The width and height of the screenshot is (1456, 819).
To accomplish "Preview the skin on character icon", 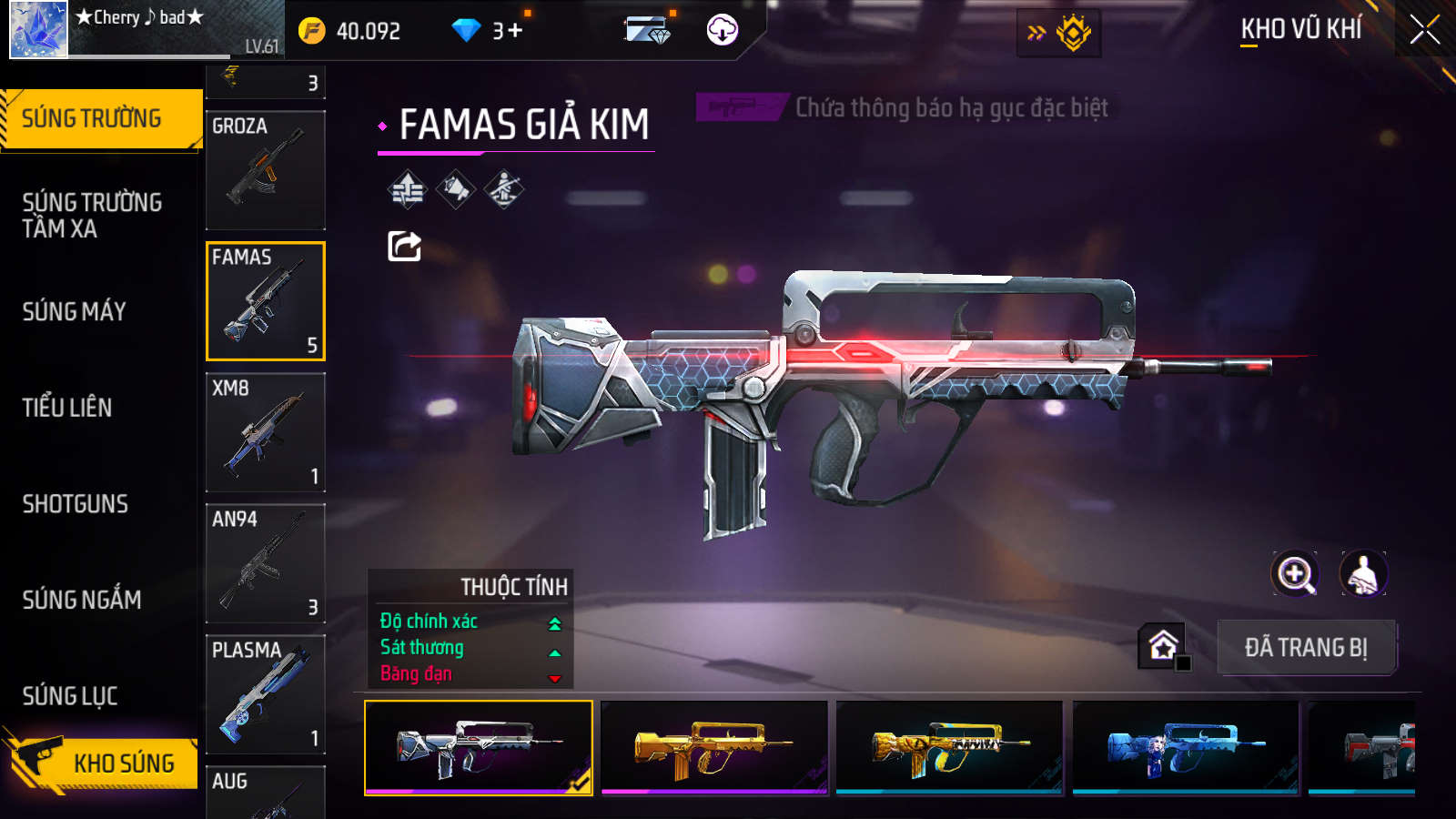I will 1363,574.
